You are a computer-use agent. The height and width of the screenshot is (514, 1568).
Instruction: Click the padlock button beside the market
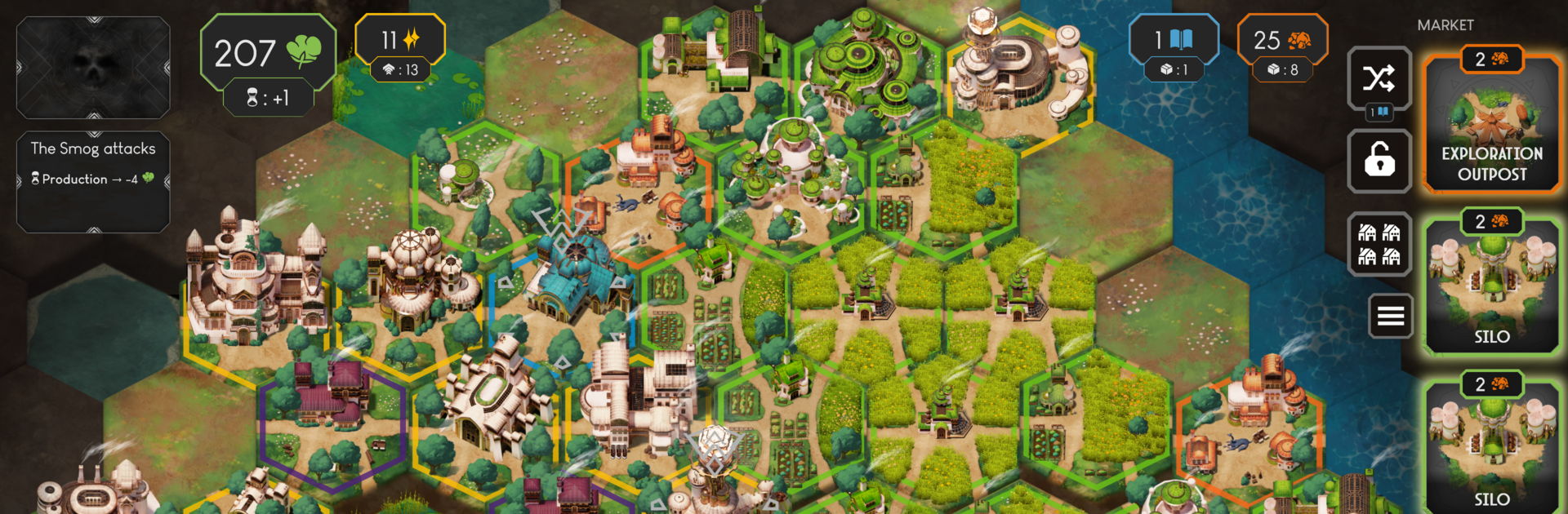[x=1379, y=161]
